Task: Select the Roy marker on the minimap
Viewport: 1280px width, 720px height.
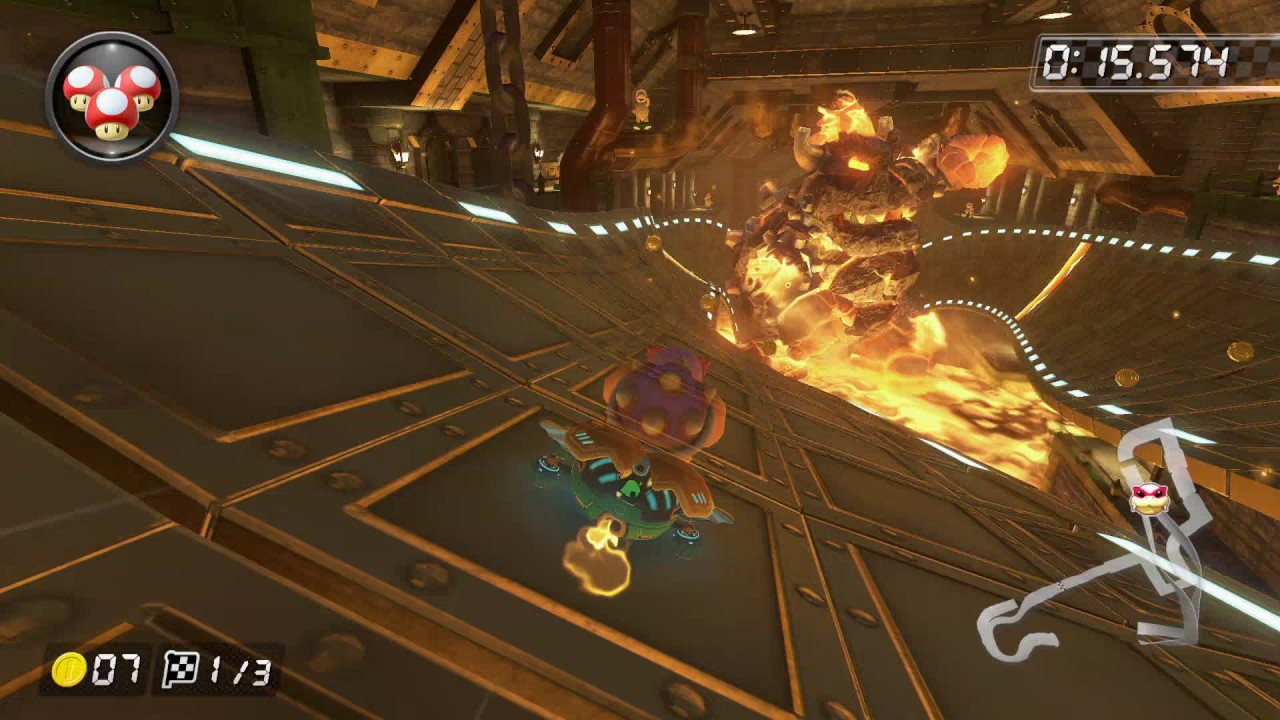Action: (1149, 497)
